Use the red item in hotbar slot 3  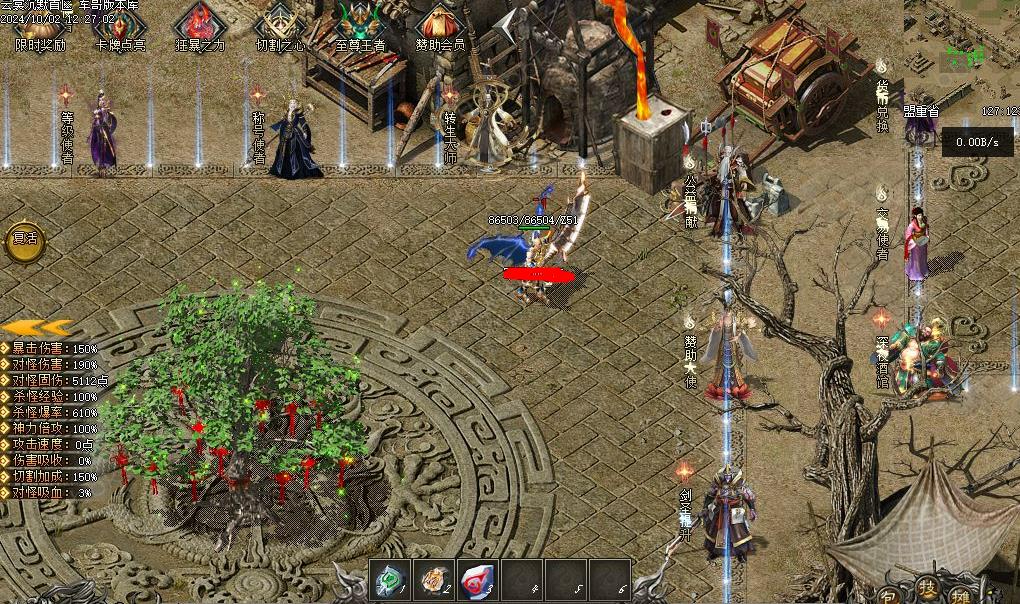477,580
